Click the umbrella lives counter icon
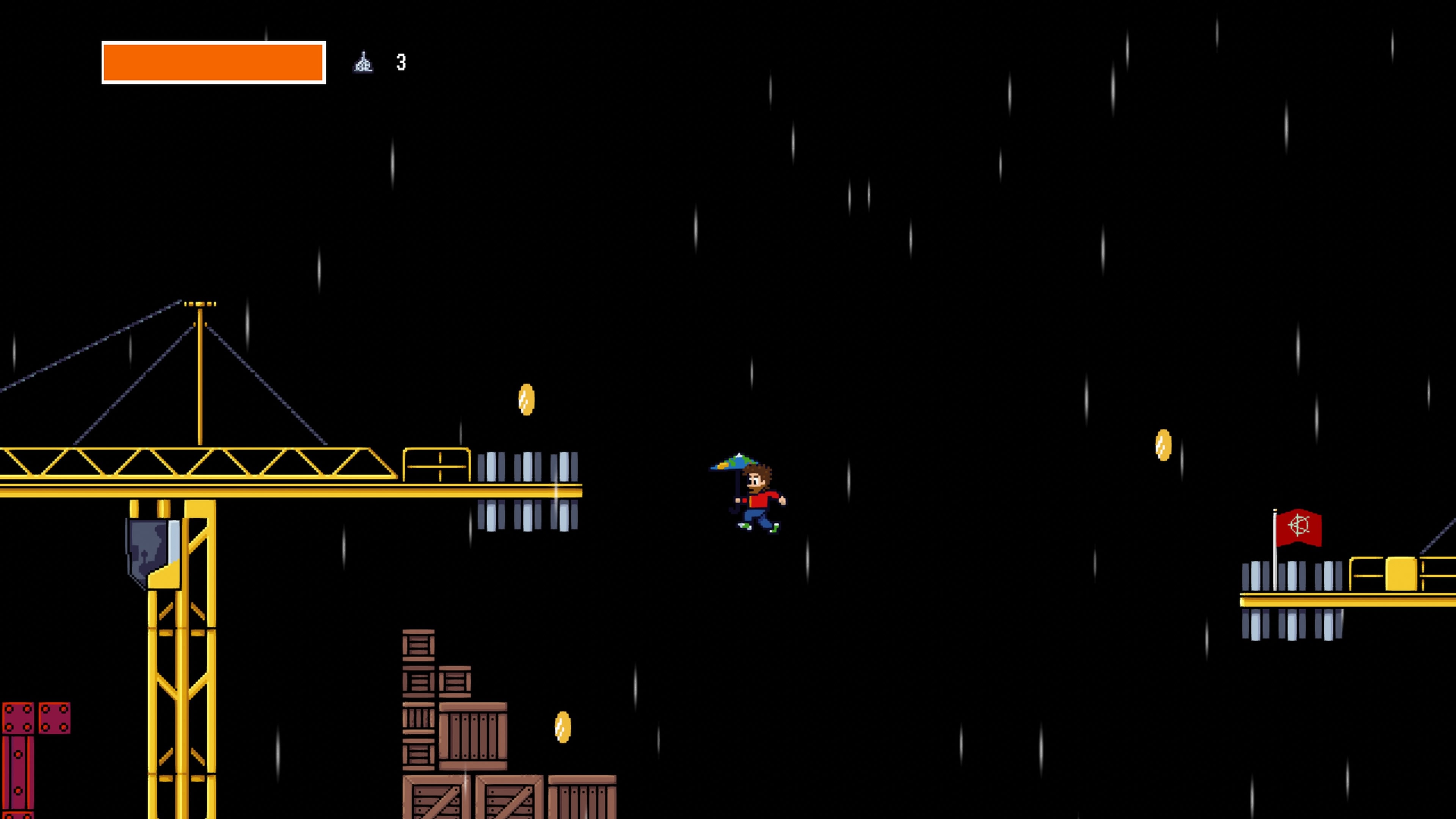 pyautogui.click(x=364, y=62)
